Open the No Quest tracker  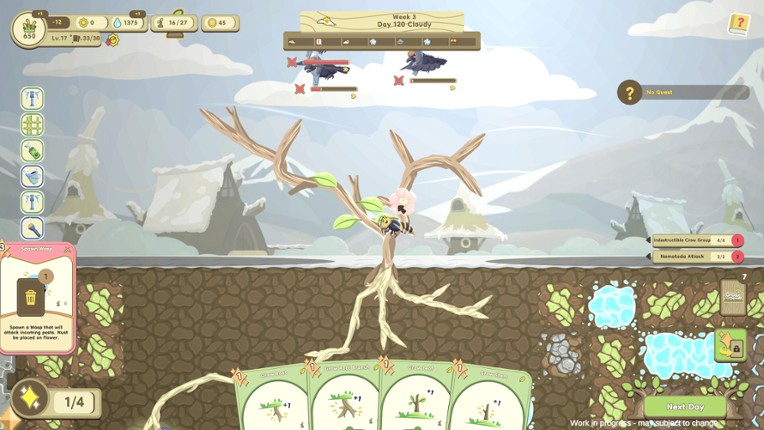[683, 93]
